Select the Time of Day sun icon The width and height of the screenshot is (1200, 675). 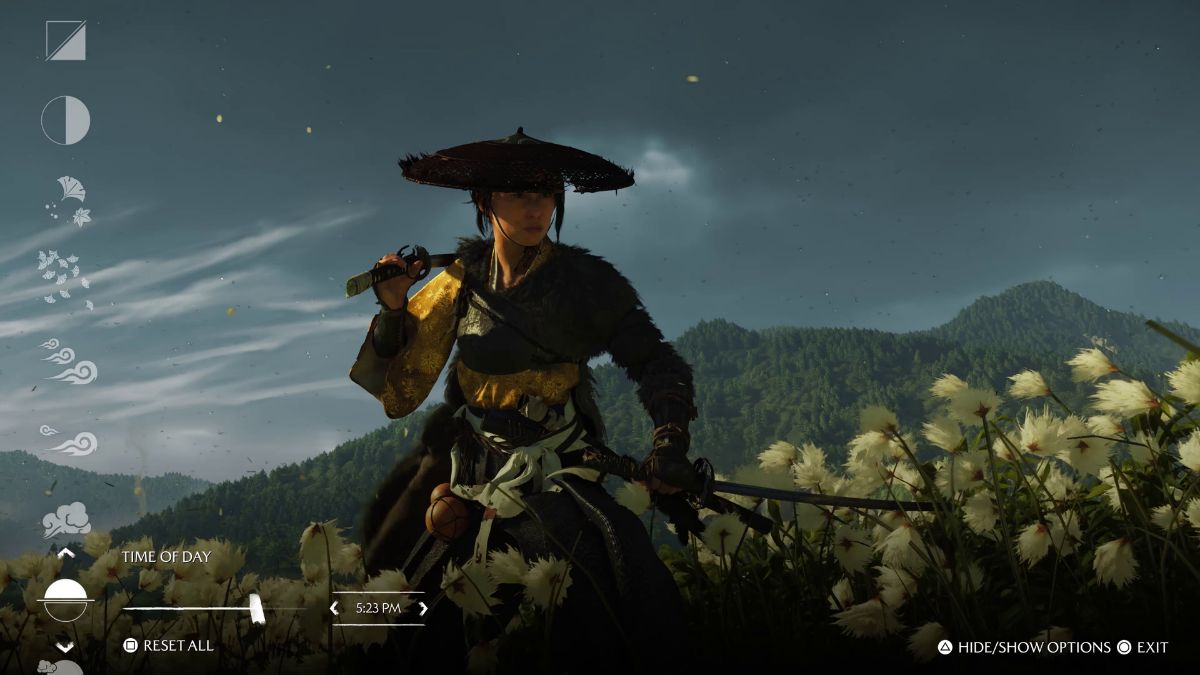click(x=66, y=600)
